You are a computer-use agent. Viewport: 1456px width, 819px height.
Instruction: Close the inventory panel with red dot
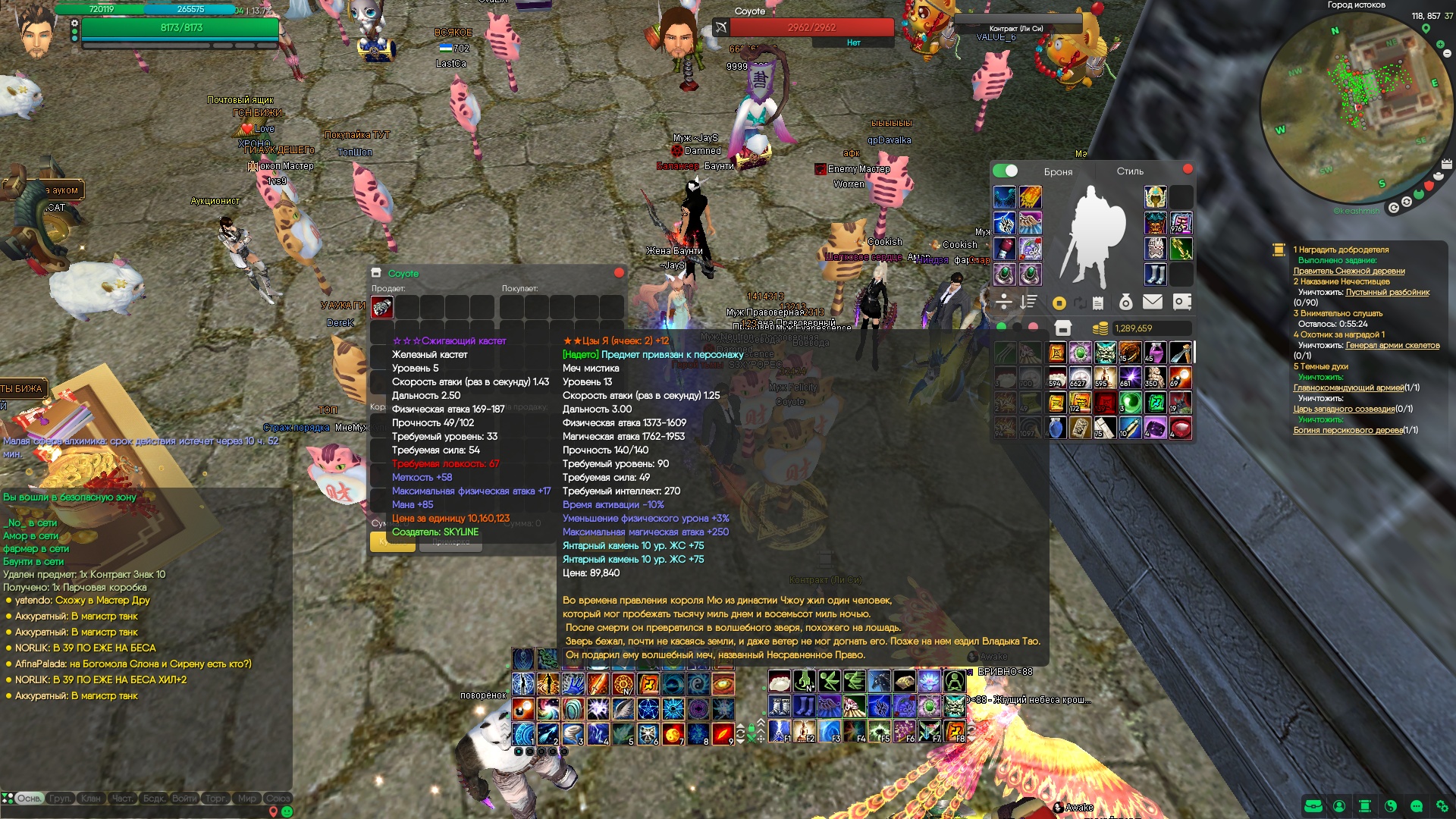(x=1188, y=169)
